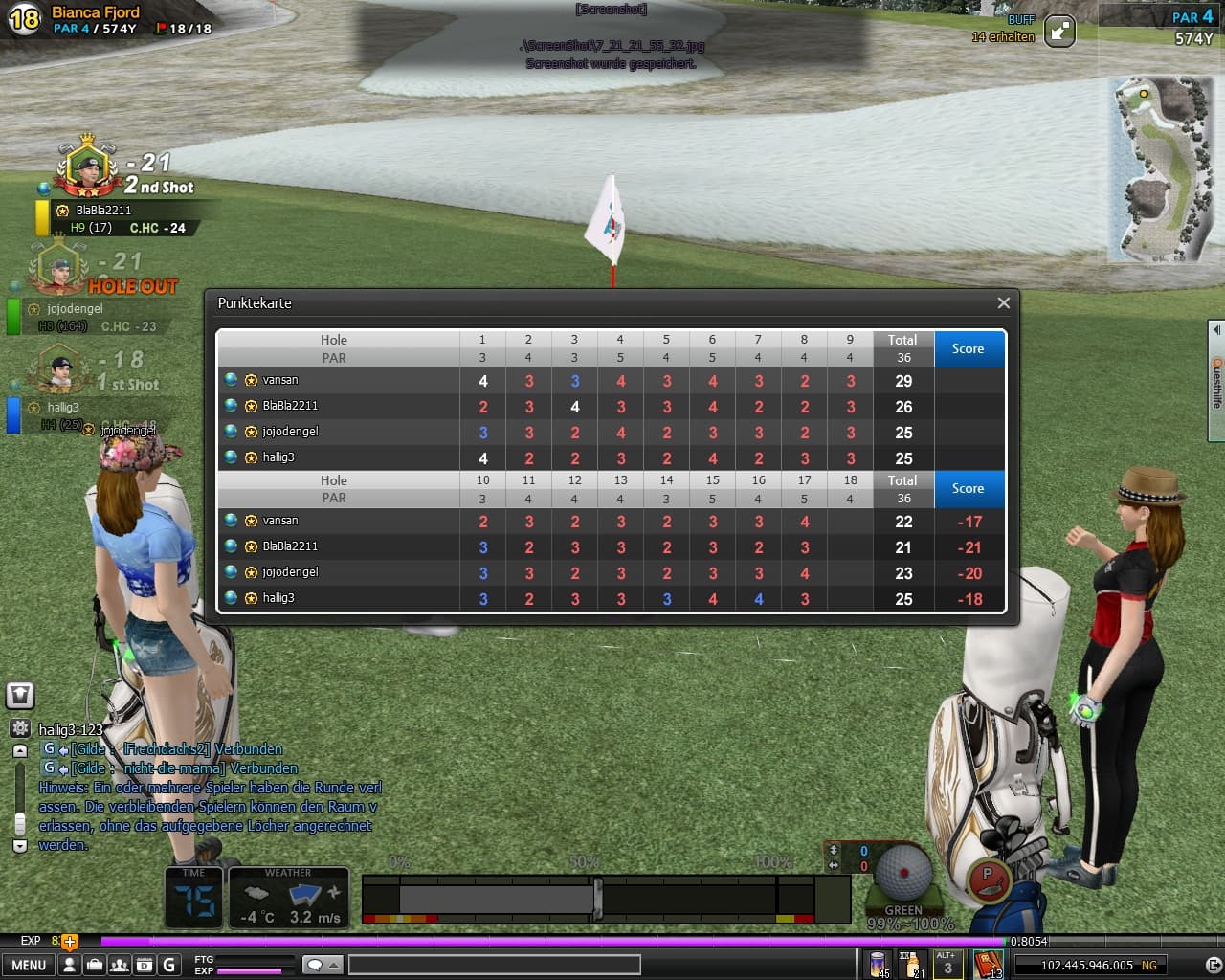Open the MENU button

coord(29,965)
